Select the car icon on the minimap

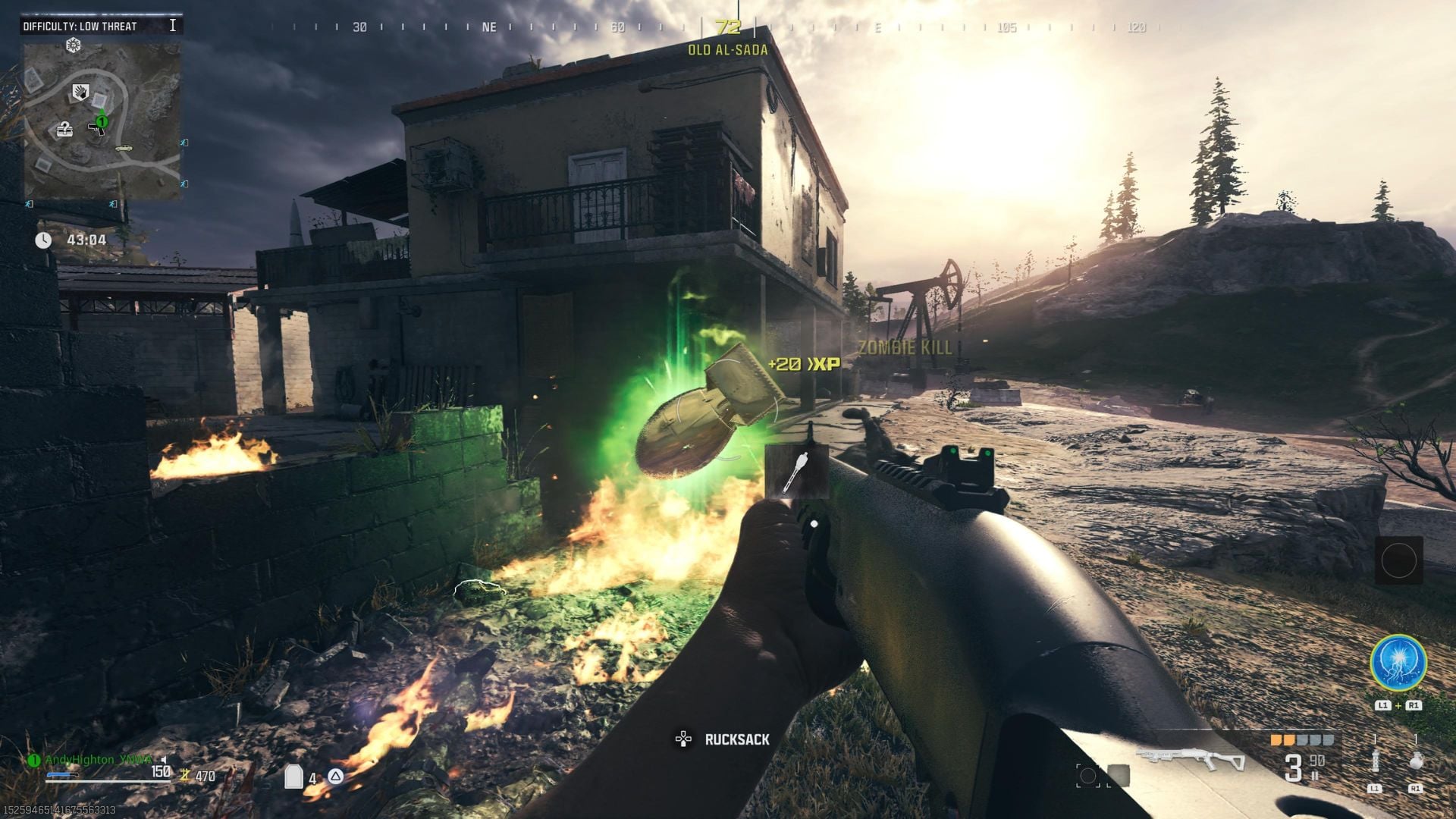coord(124,149)
